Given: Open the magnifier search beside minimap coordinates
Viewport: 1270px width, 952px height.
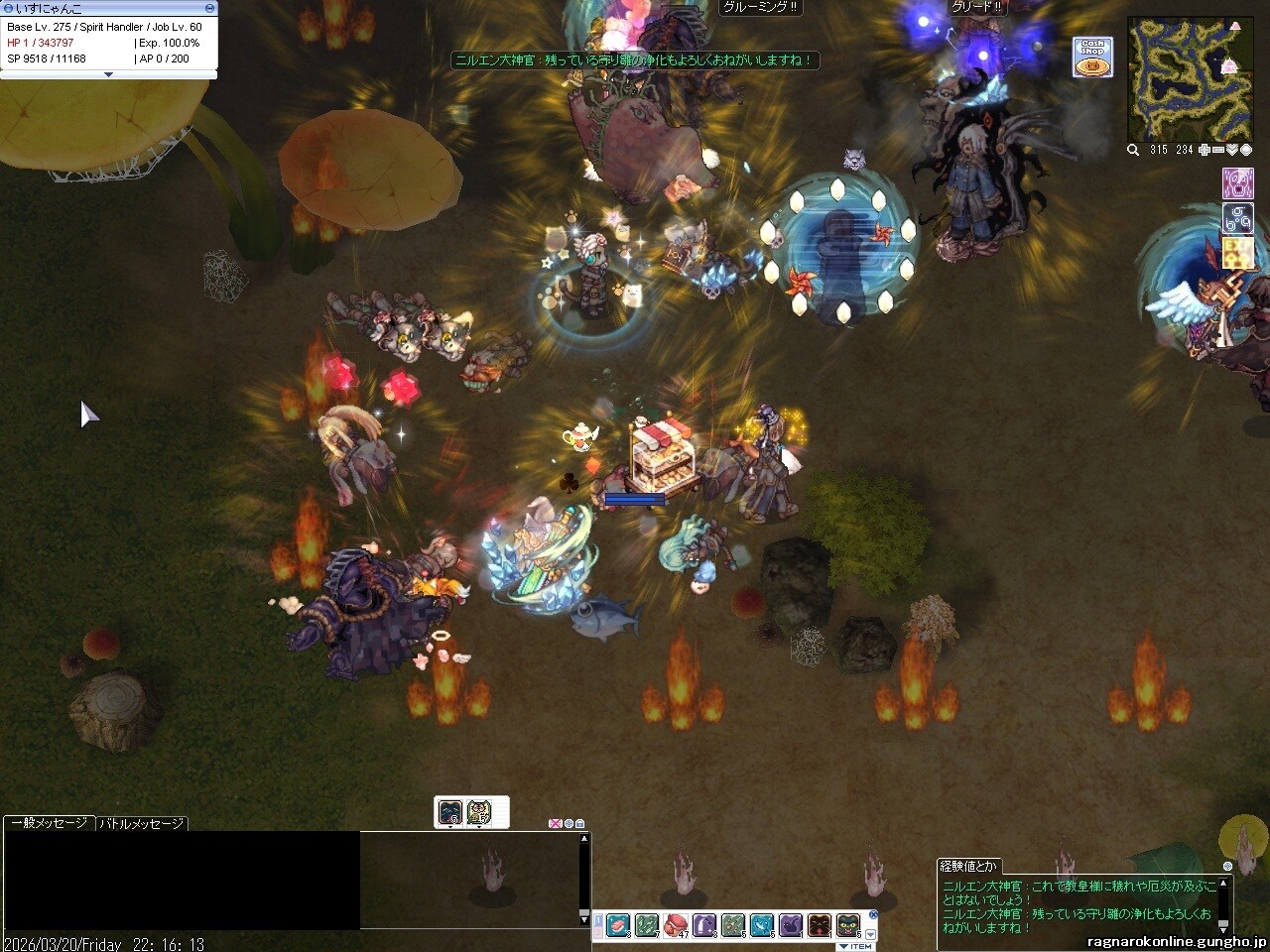Looking at the screenshot, I should pyautogui.click(x=1133, y=150).
